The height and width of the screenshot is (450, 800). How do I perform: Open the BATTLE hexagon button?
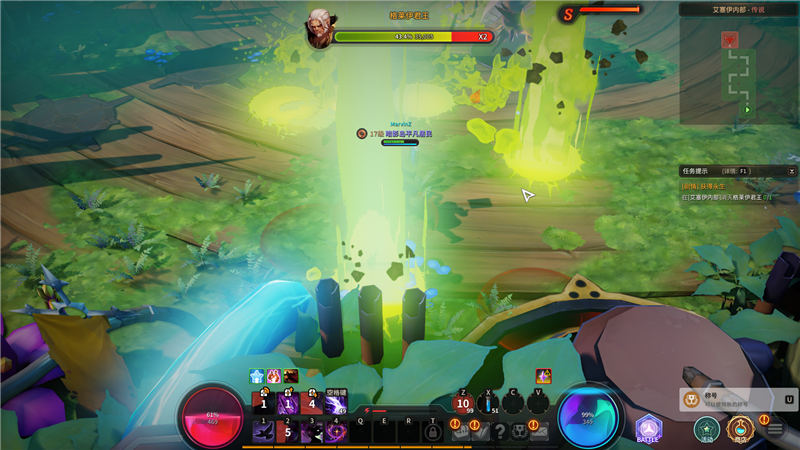pyautogui.click(x=649, y=428)
